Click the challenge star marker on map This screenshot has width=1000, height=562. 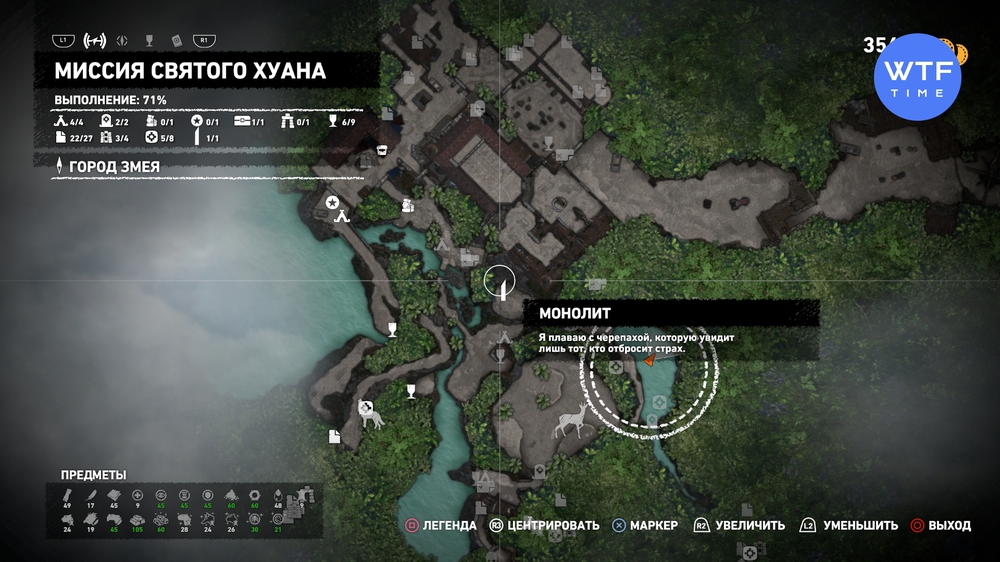pyautogui.click(x=332, y=203)
